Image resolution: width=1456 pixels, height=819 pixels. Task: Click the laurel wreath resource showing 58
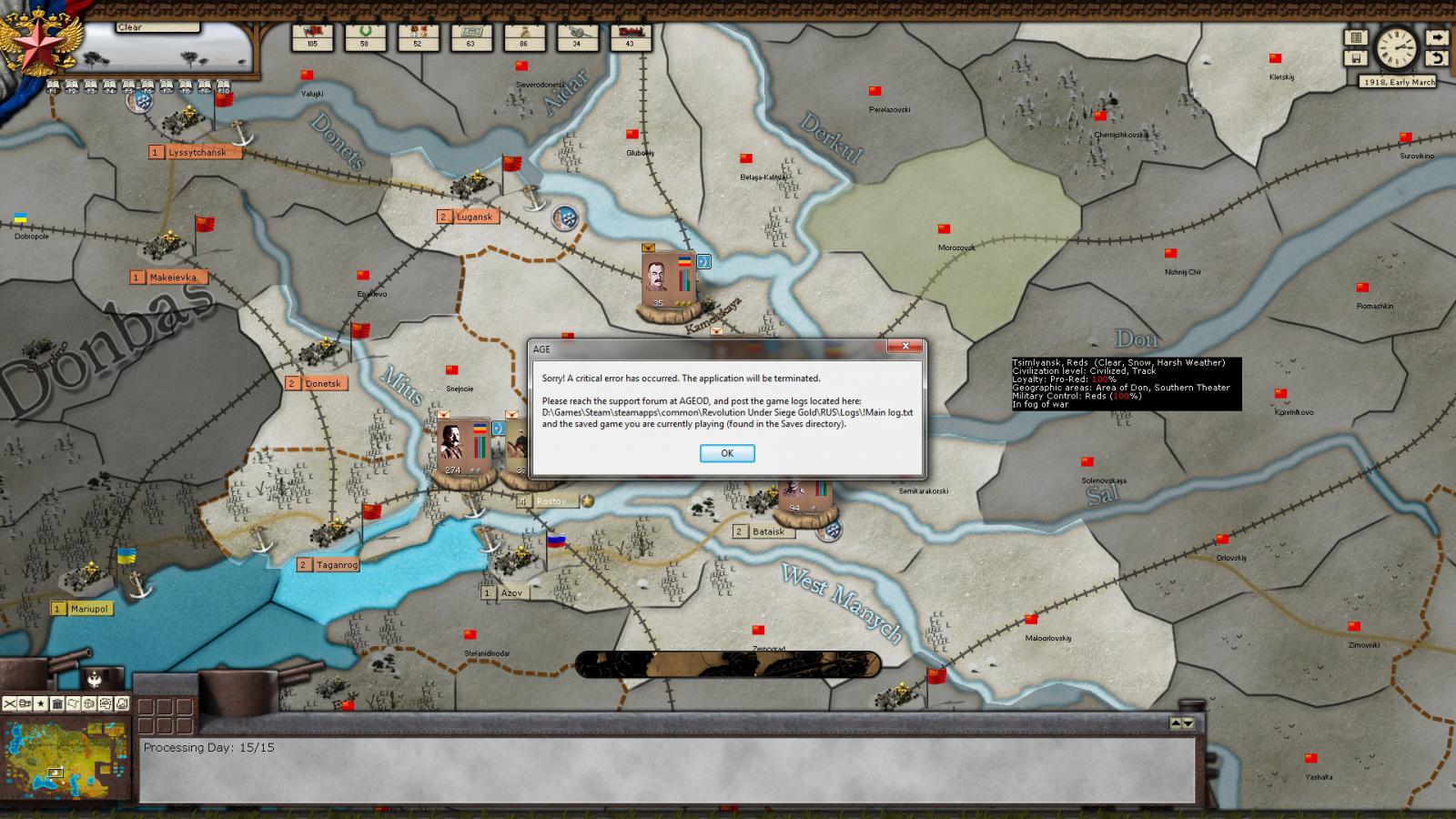tap(364, 36)
